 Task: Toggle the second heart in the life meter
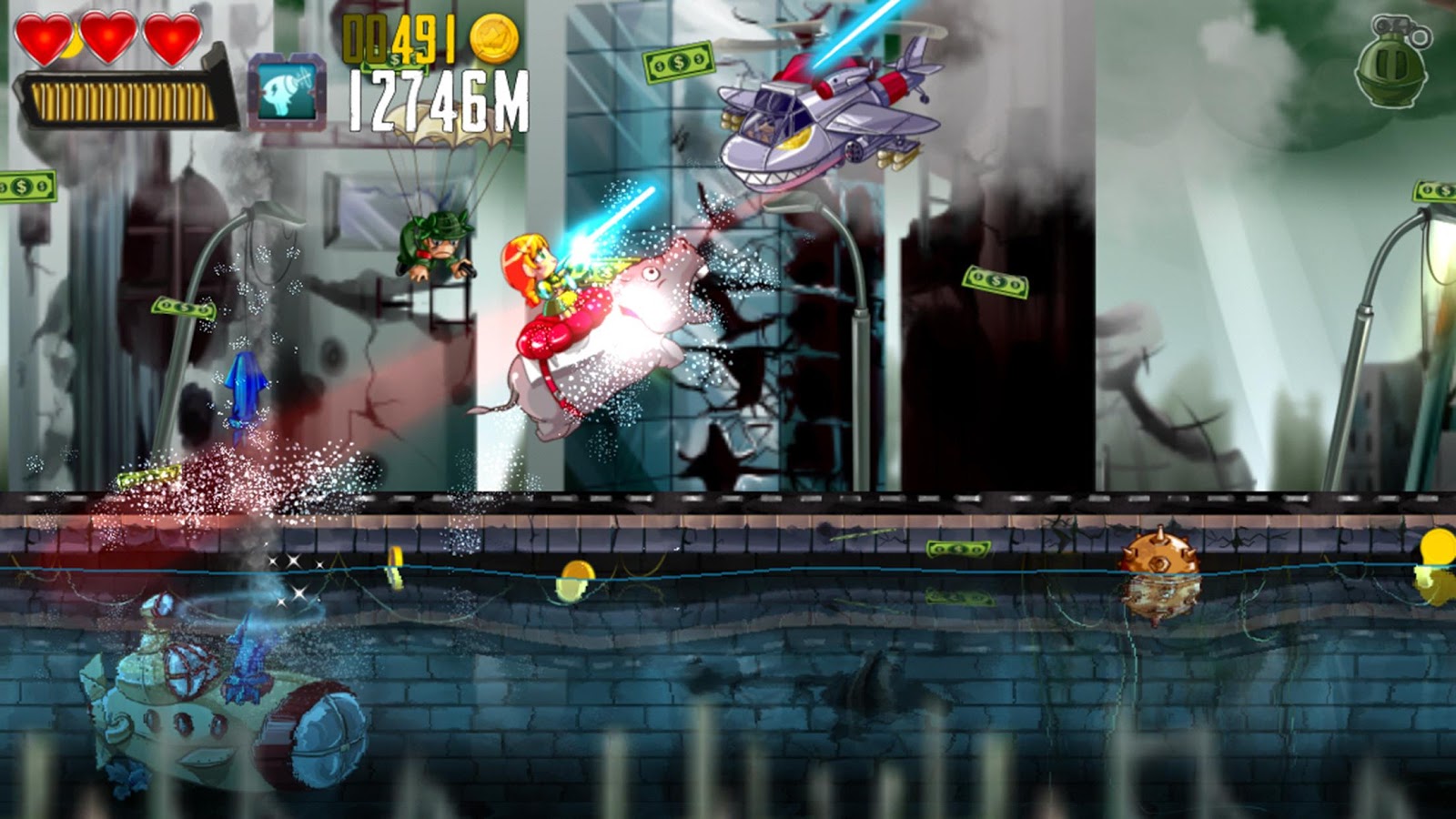tap(106, 38)
